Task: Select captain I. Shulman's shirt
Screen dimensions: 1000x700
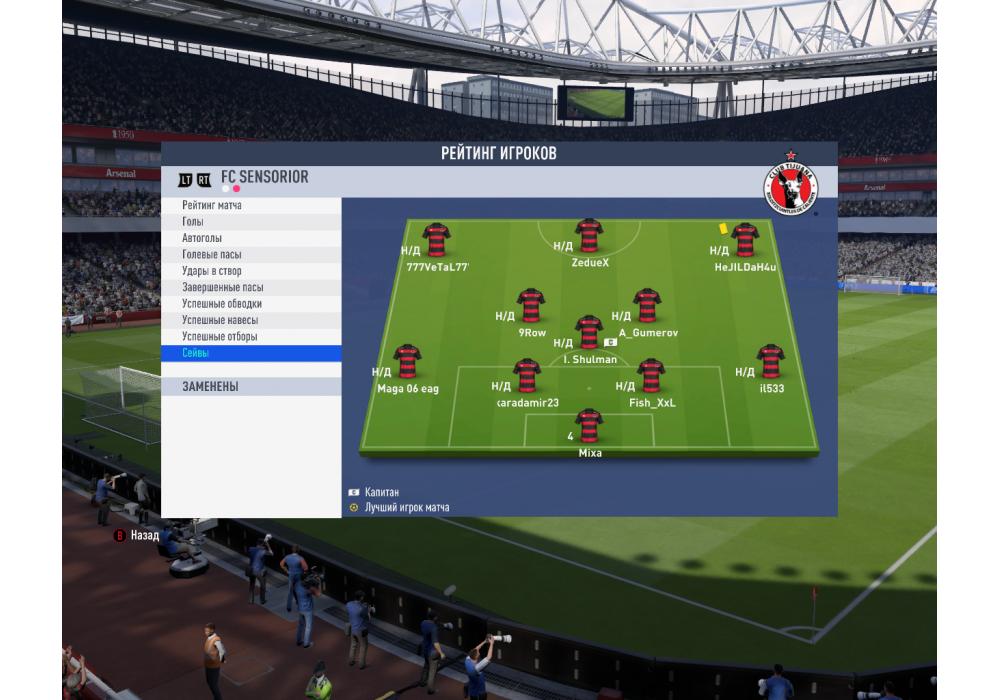Action: tap(589, 332)
